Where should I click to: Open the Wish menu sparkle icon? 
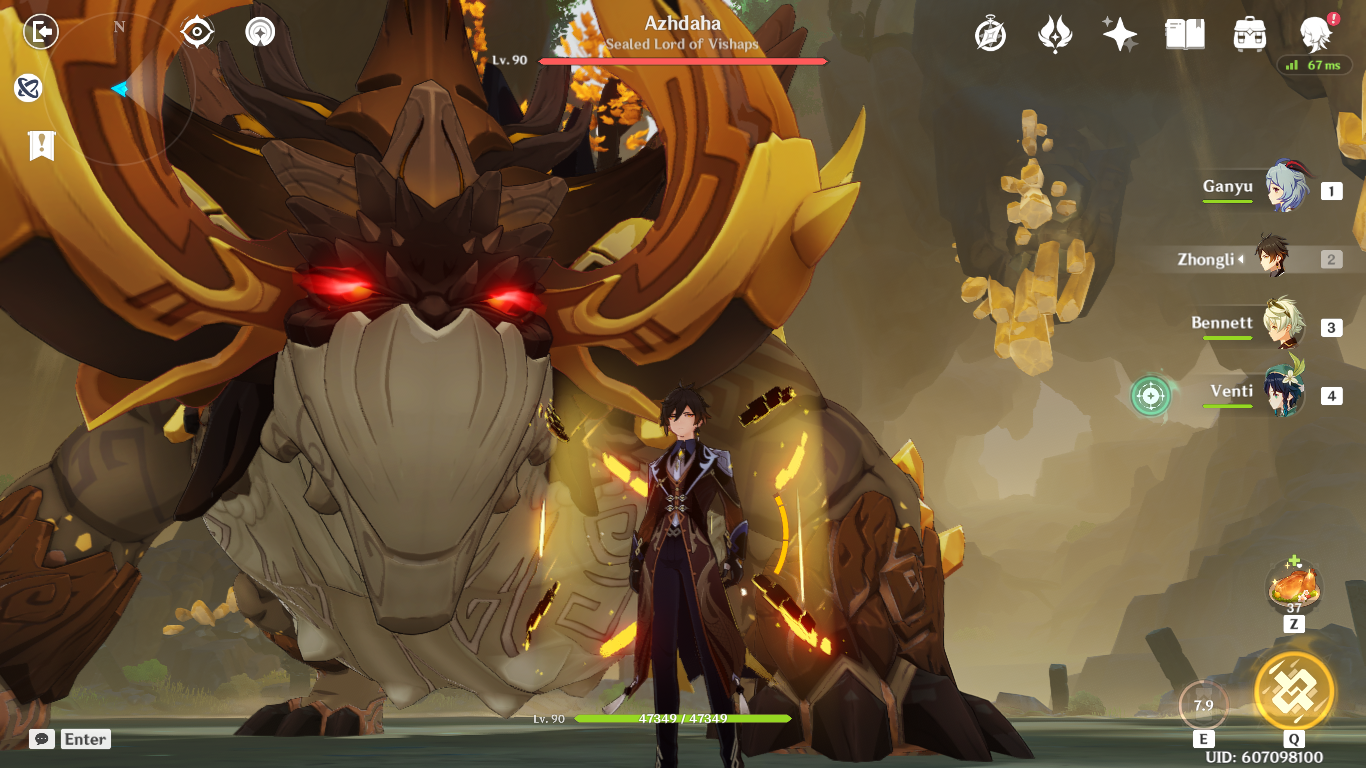pyautogui.click(x=1119, y=33)
